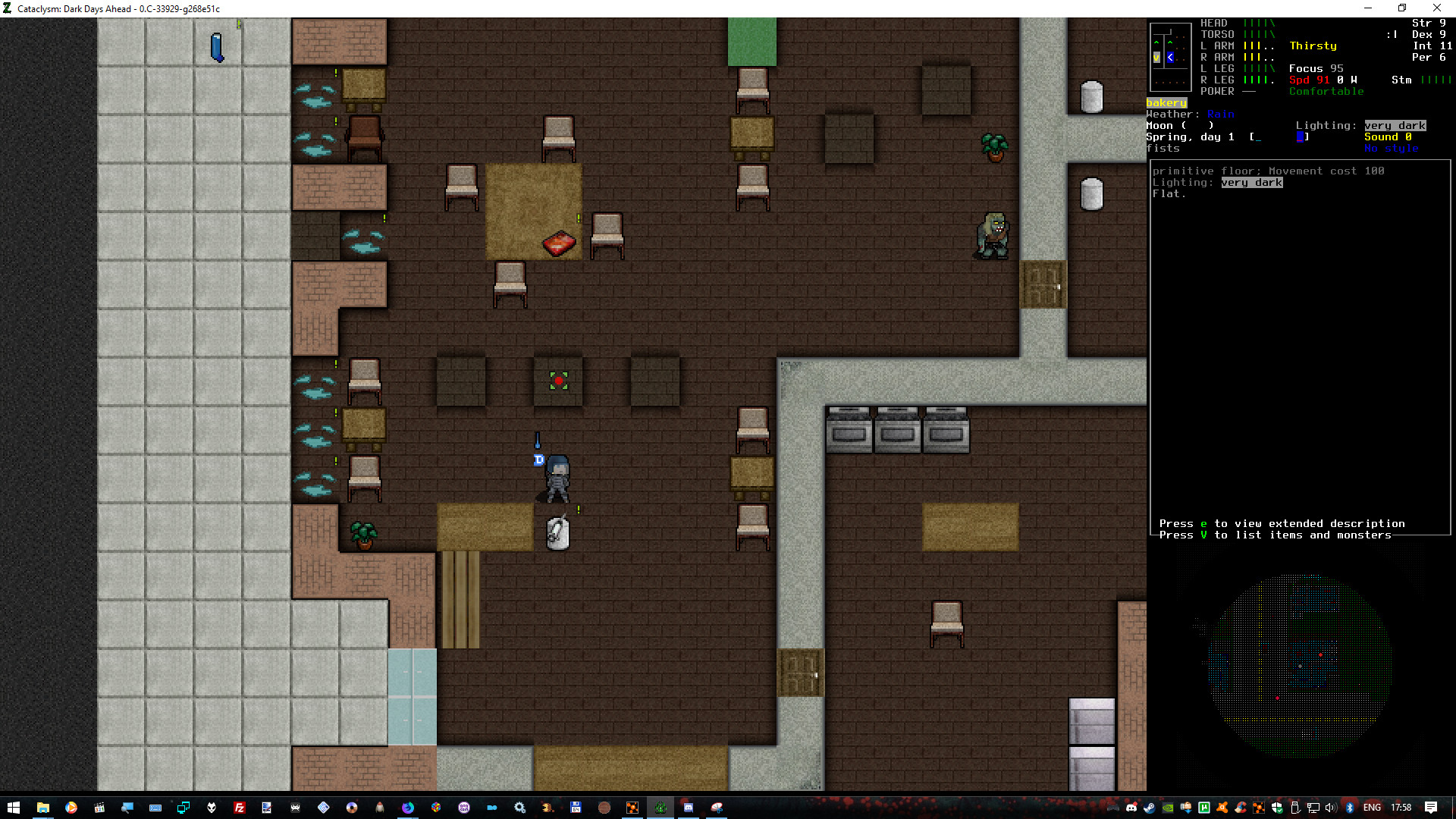Click the active Cataclysm DDA taskbar icon
This screenshot has height=819, width=1456.
click(661, 808)
